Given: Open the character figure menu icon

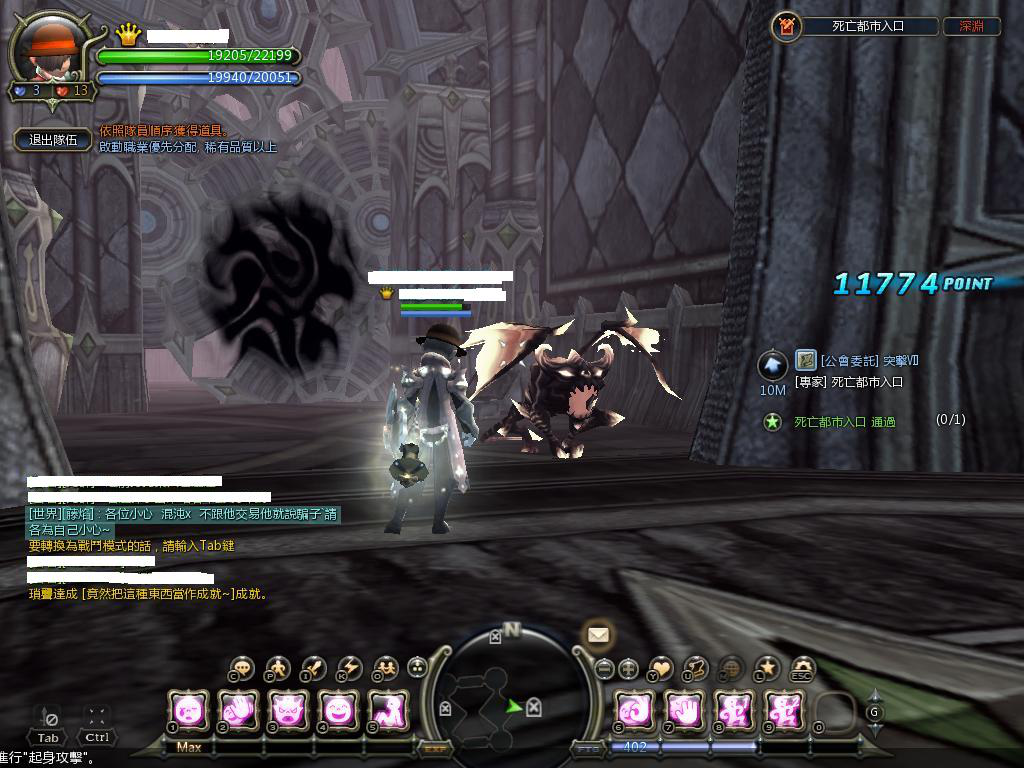Looking at the screenshot, I should pos(277,667).
